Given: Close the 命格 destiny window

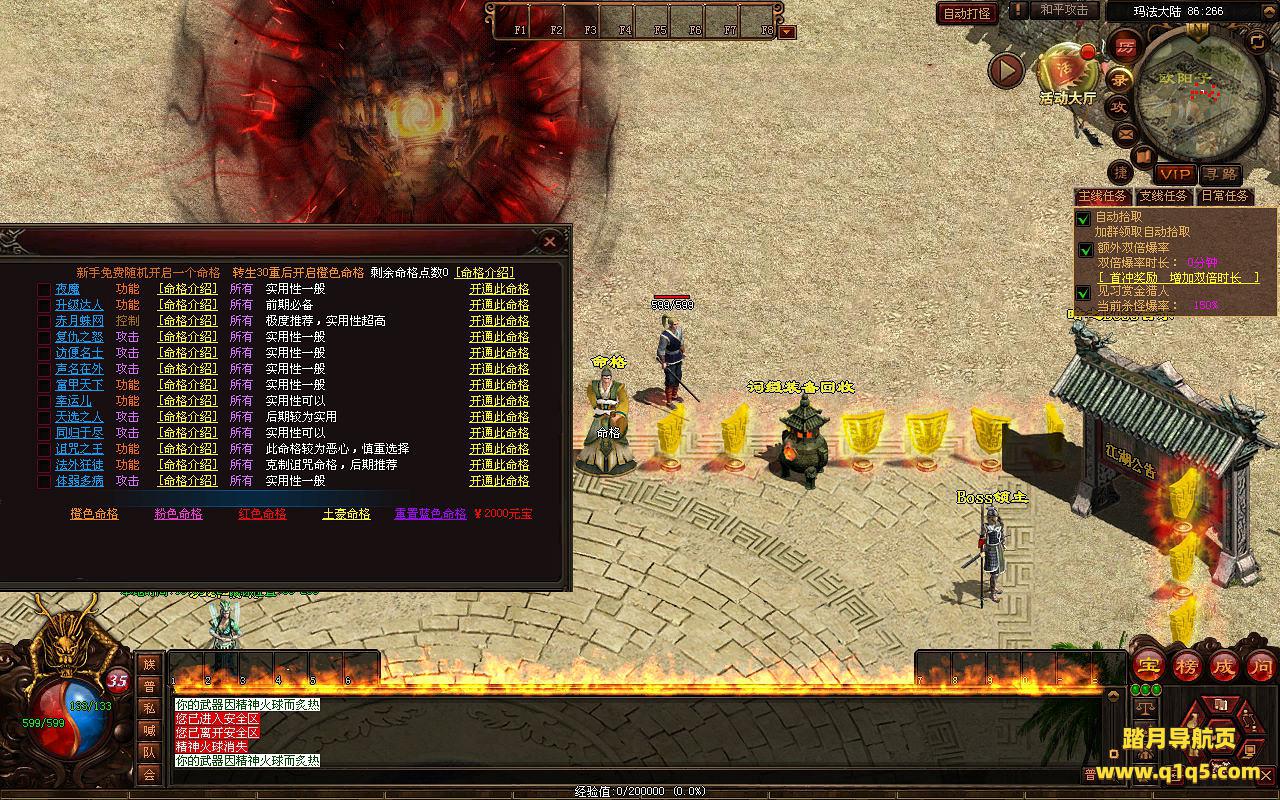Looking at the screenshot, I should tap(549, 242).
